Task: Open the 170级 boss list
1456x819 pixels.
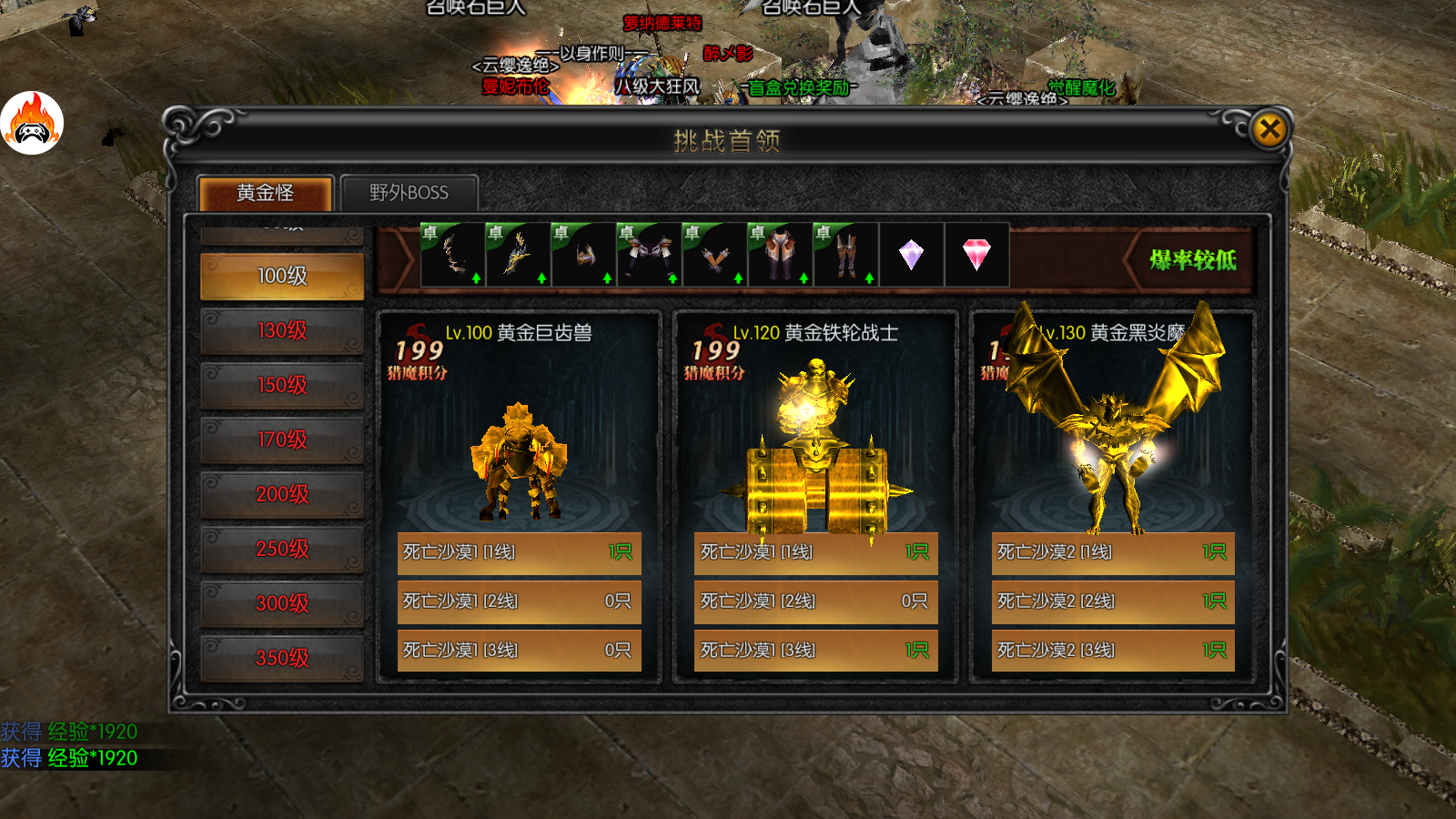Action: (x=282, y=440)
